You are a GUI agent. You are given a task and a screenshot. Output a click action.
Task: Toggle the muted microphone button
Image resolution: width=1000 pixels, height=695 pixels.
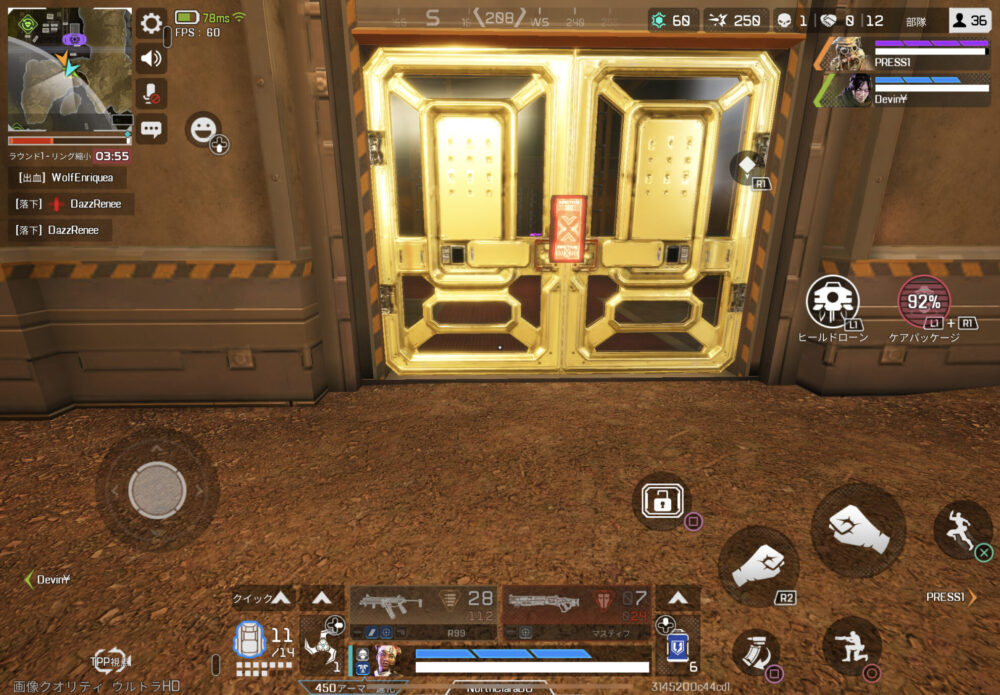(x=151, y=93)
